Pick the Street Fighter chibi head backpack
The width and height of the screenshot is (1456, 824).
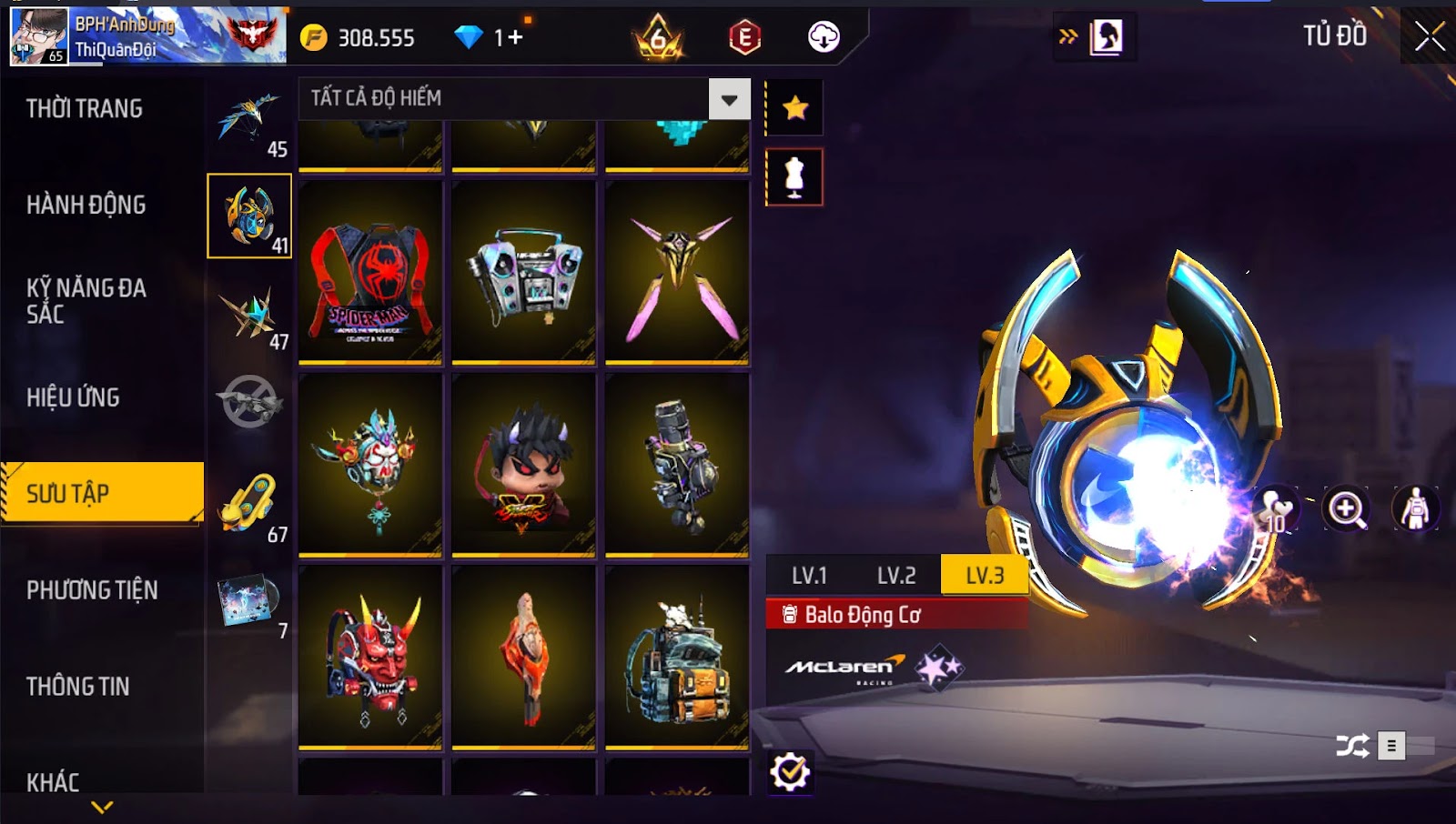coord(523,465)
